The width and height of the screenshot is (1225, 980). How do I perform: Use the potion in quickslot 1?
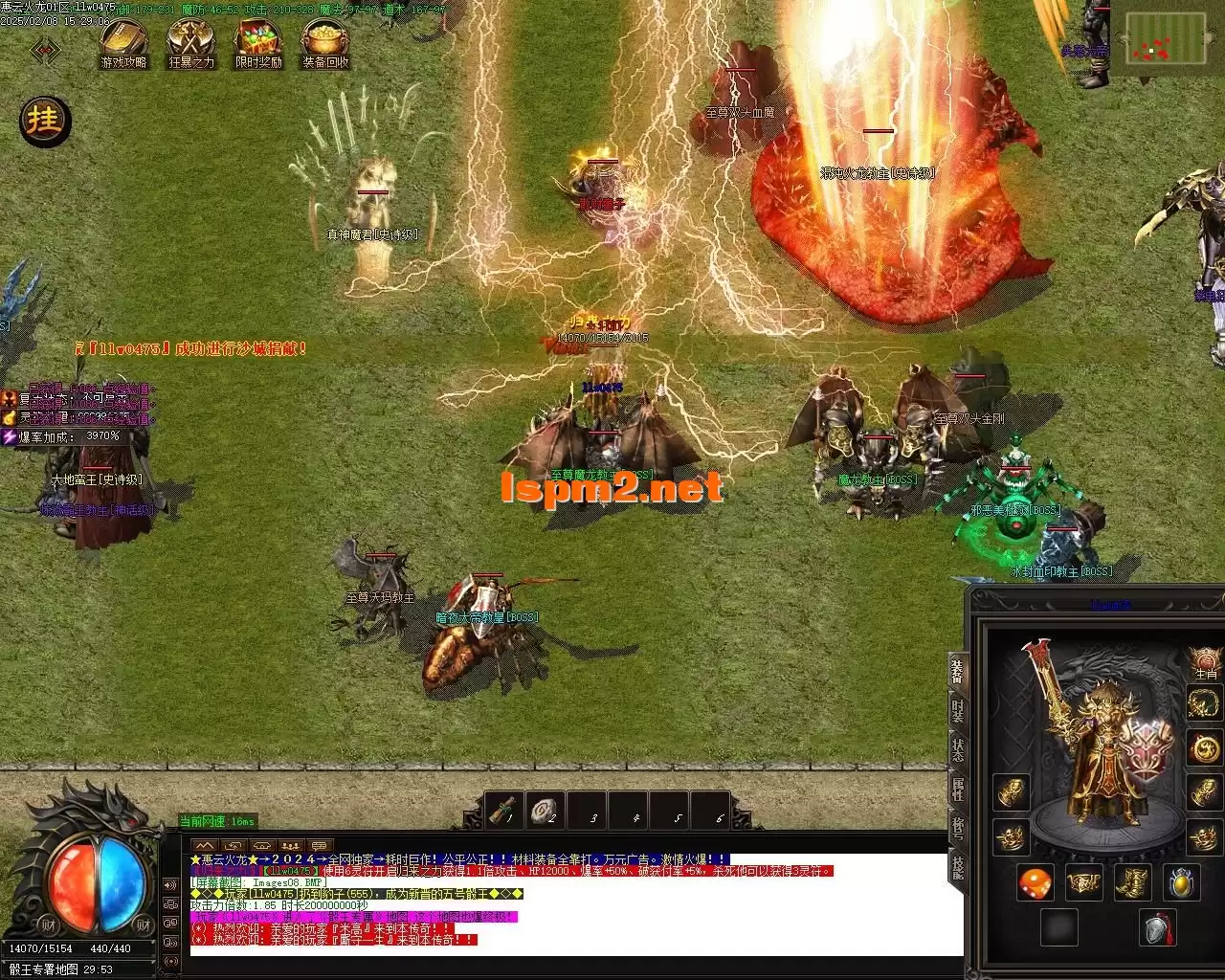coord(501,811)
